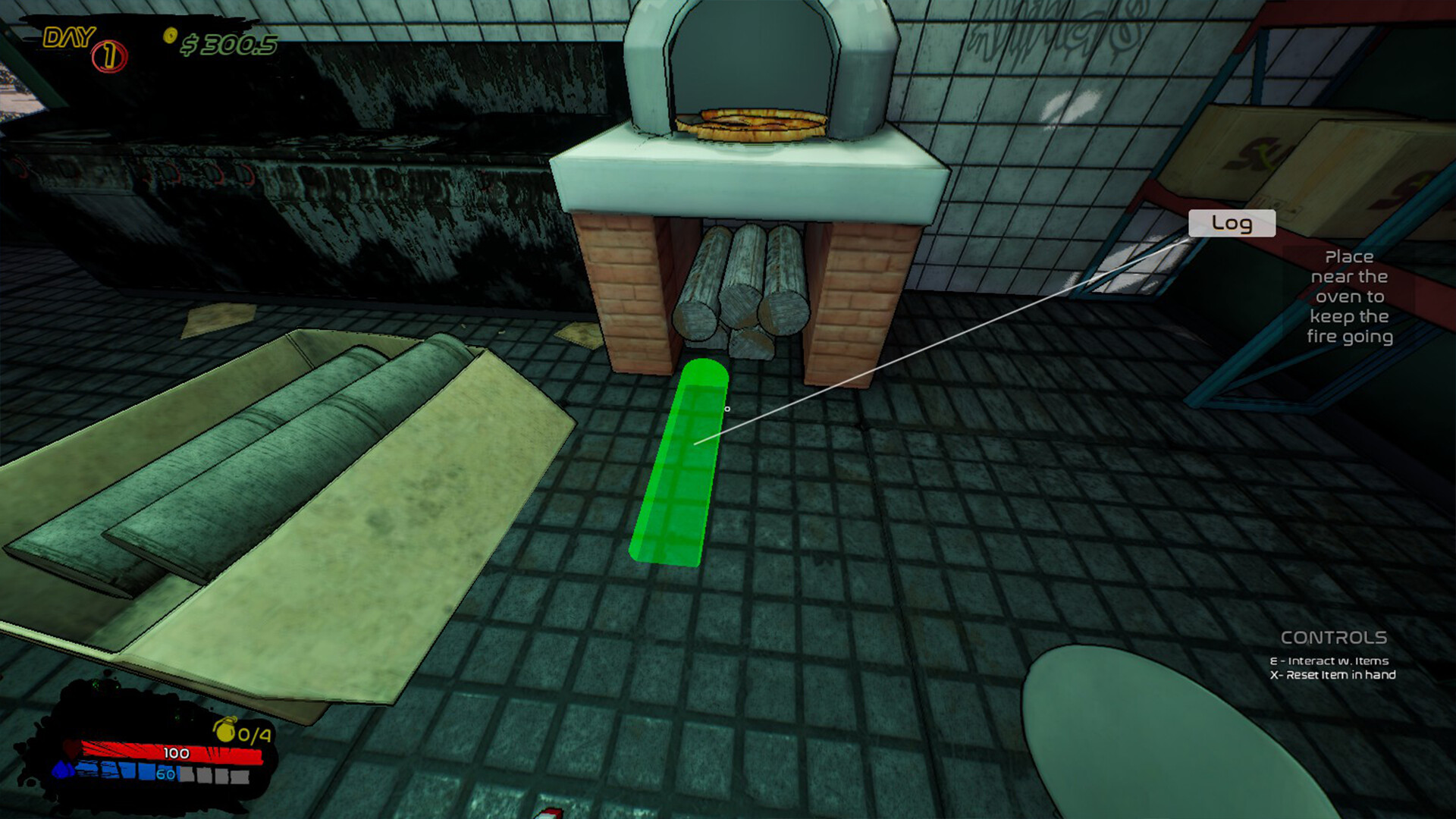Click the white crosshair dot at screen center
Screen dimensions: 1456x819
729,408
